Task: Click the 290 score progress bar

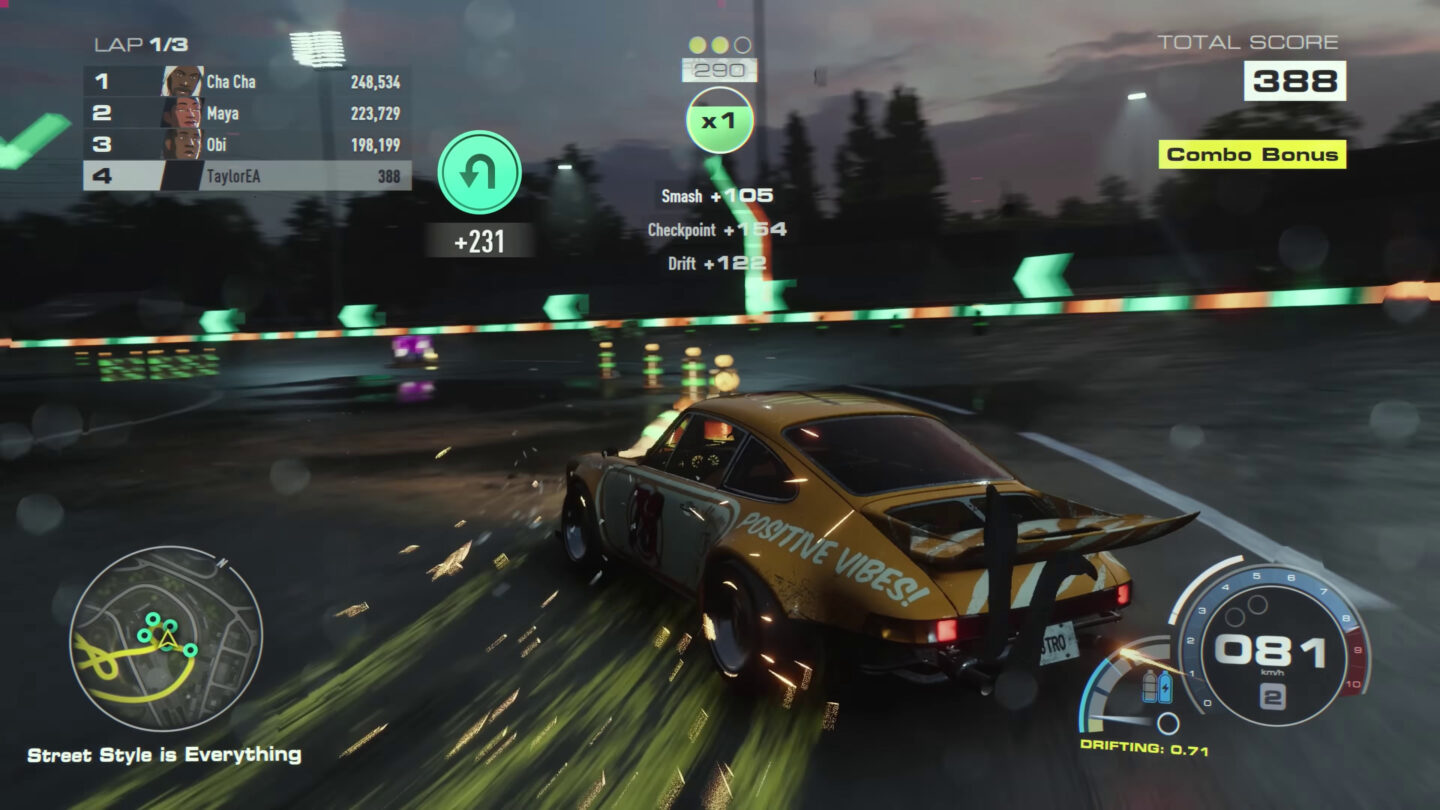Action: click(718, 70)
